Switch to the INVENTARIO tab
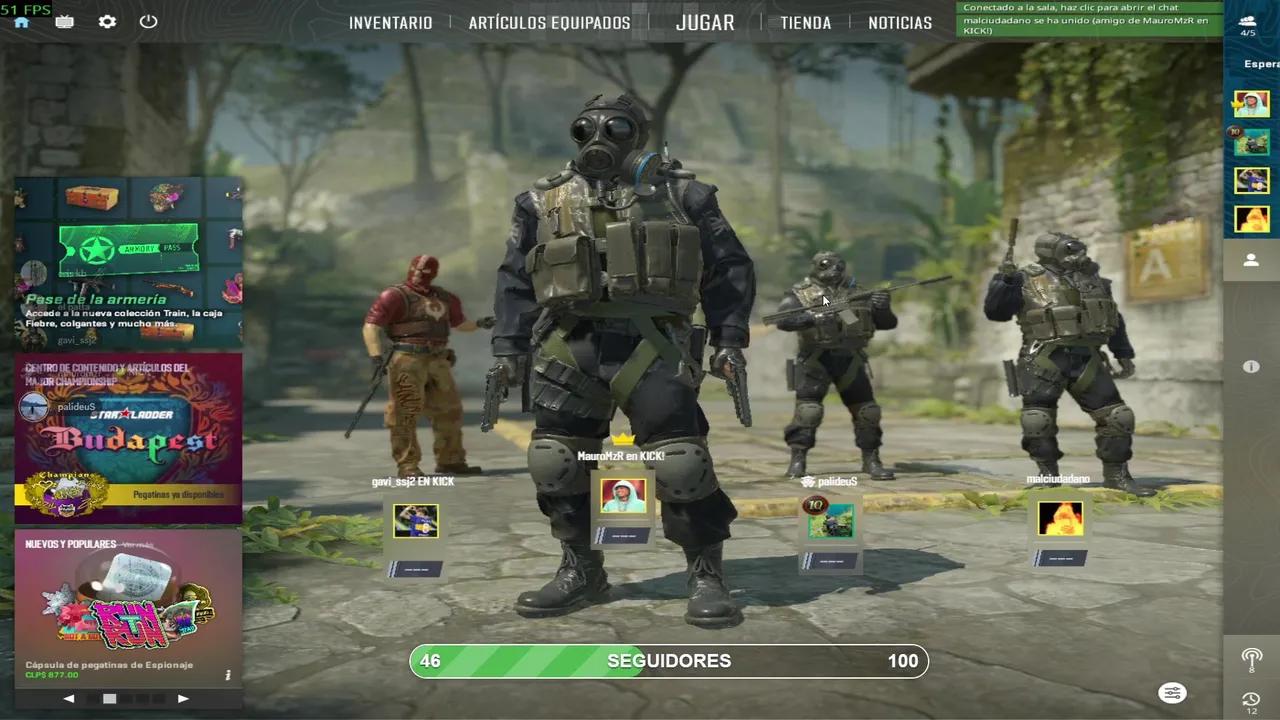This screenshot has height=720, width=1280. point(391,22)
